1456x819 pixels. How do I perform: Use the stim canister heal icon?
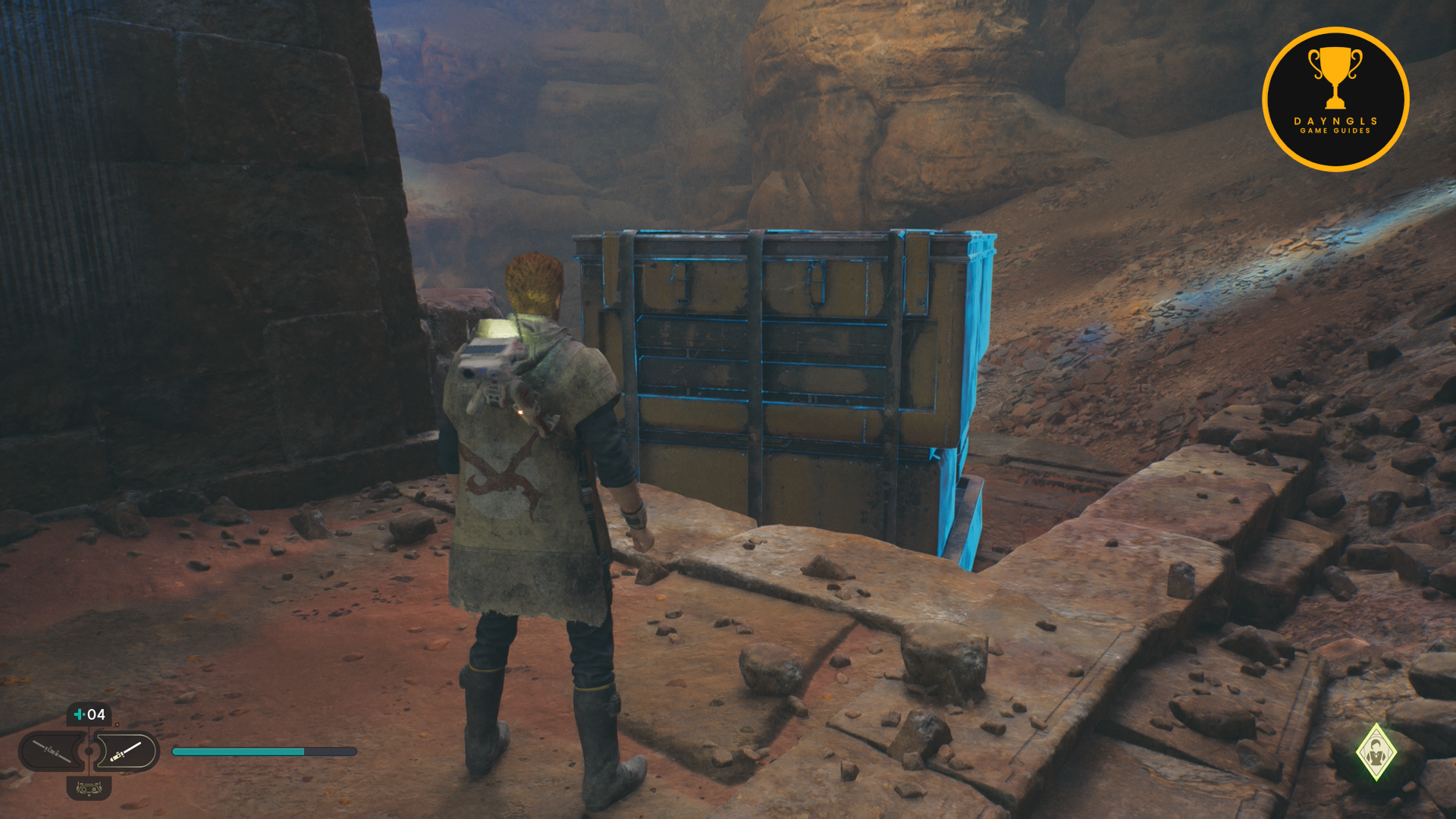(89, 714)
